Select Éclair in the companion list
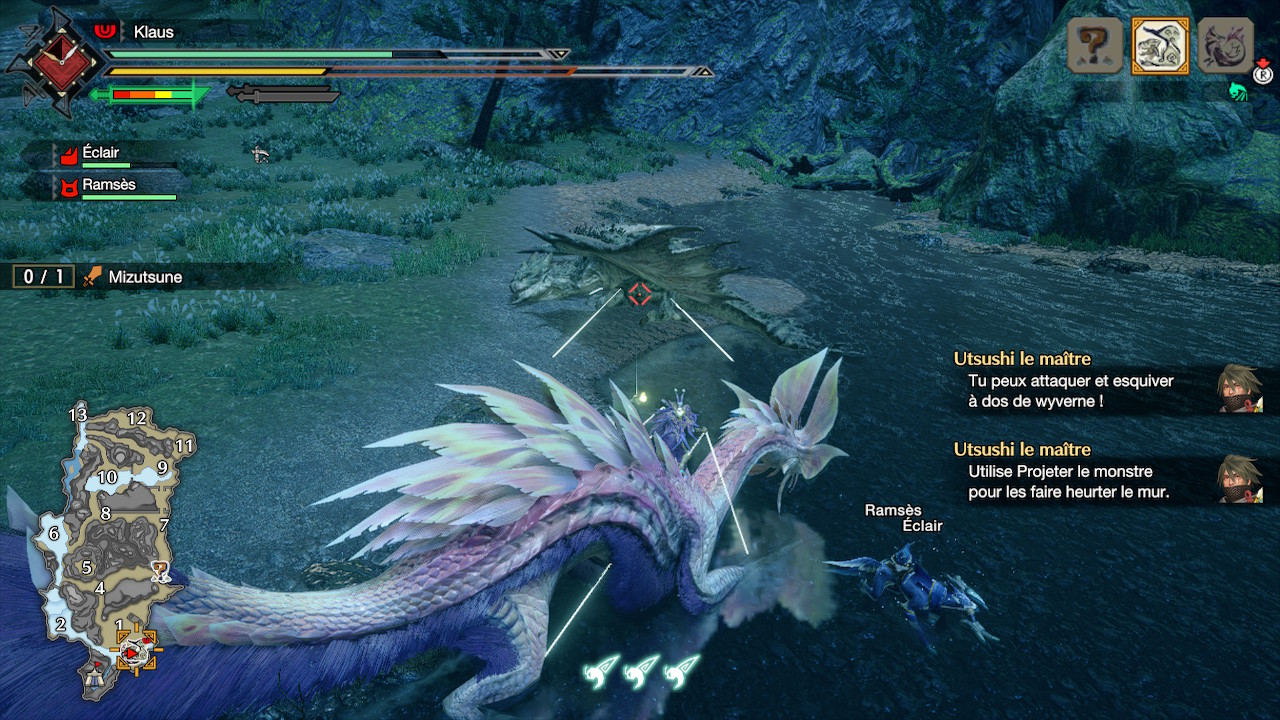Screen dimensions: 1280x720 100,154
